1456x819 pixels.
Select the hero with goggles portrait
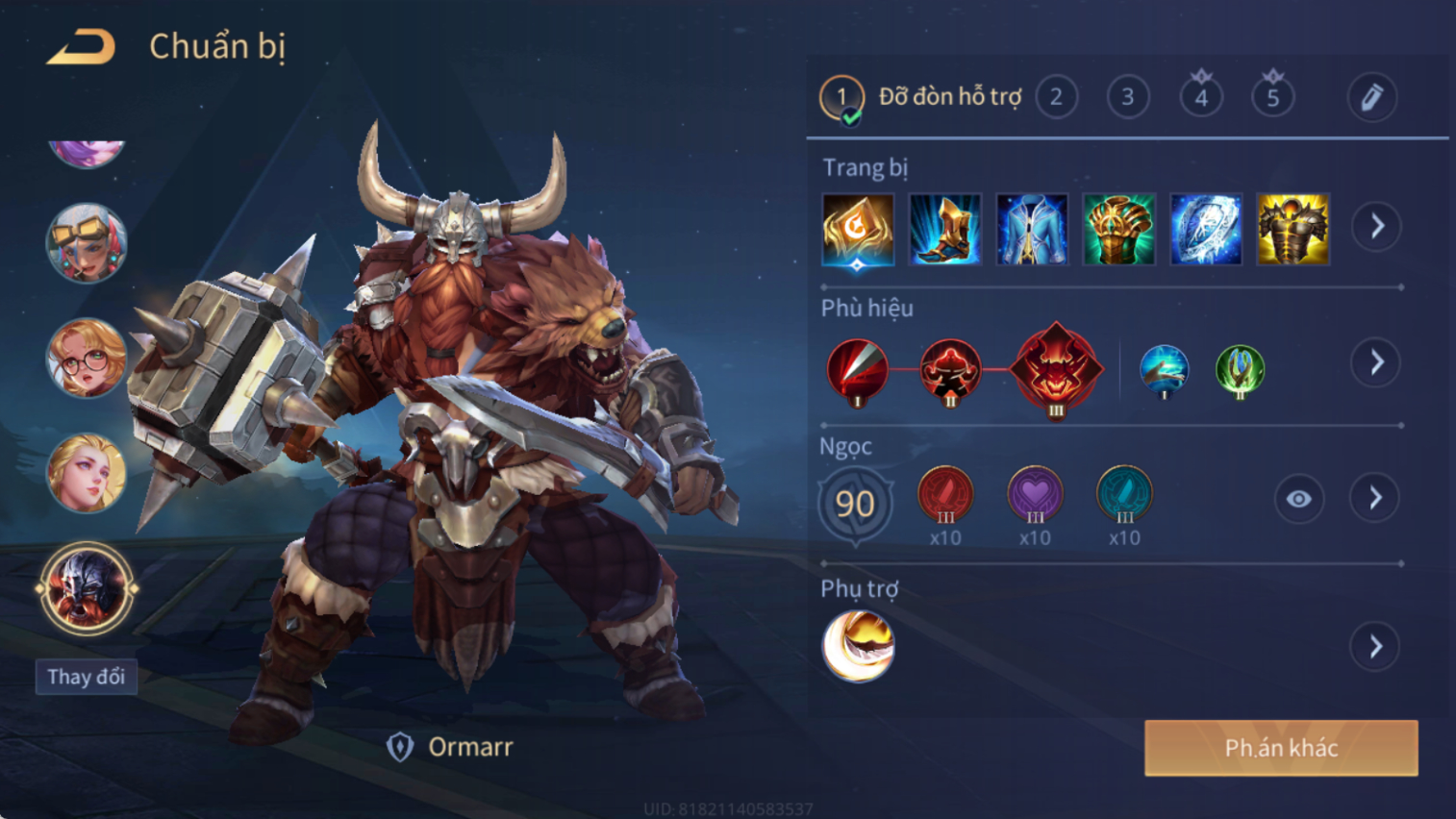click(87, 243)
